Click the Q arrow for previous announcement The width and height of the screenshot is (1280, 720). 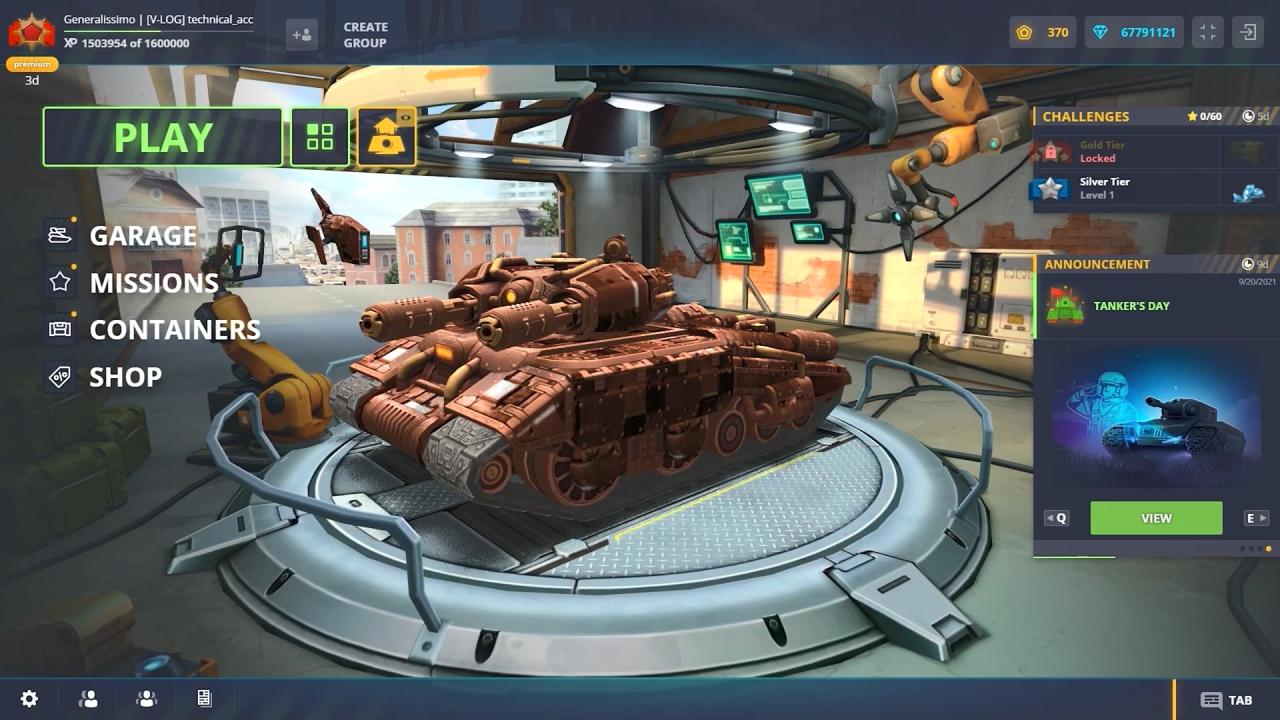click(1055, 517)
